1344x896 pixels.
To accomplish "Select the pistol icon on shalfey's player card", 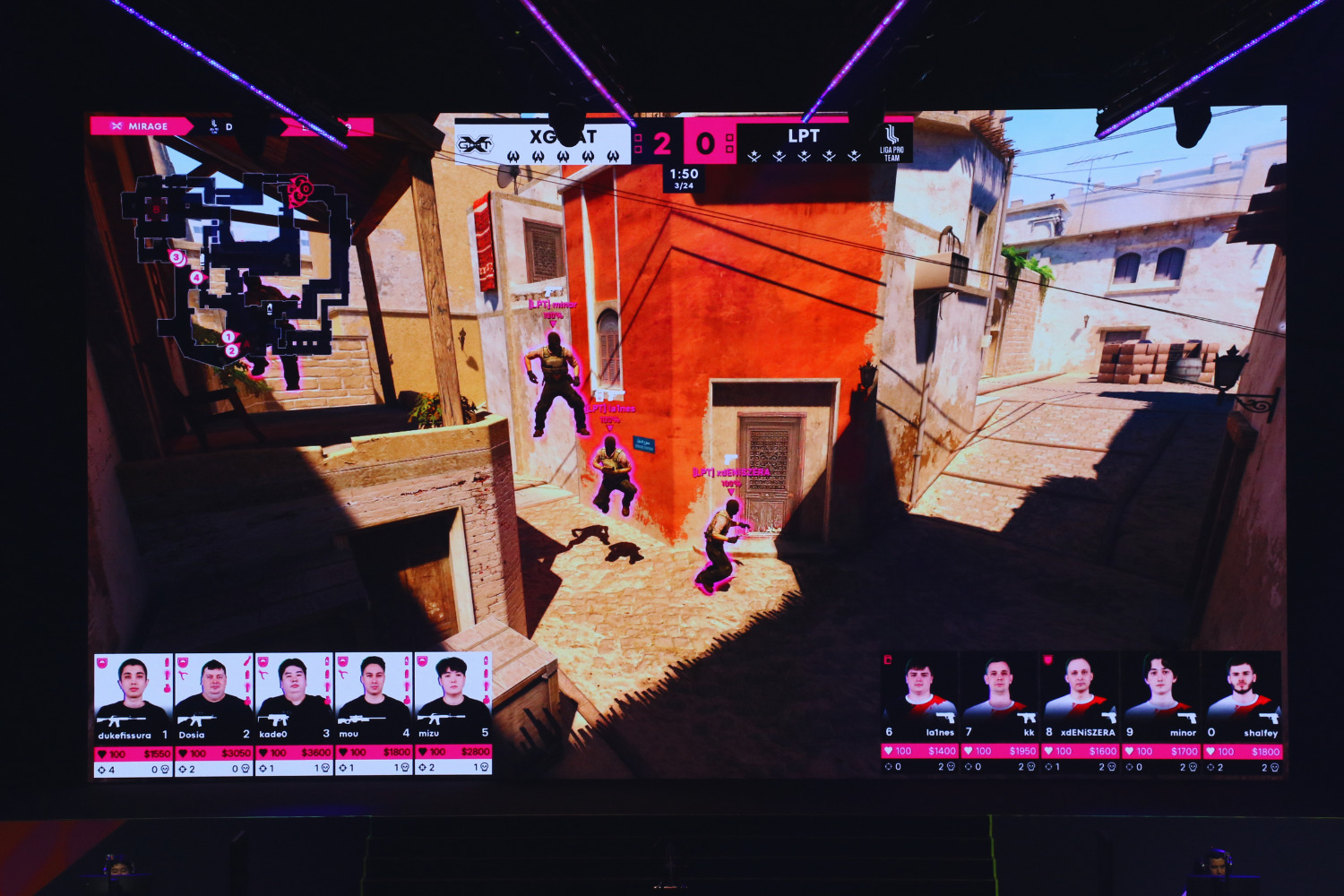I will pyautogui.click(x=1268, y=718).
